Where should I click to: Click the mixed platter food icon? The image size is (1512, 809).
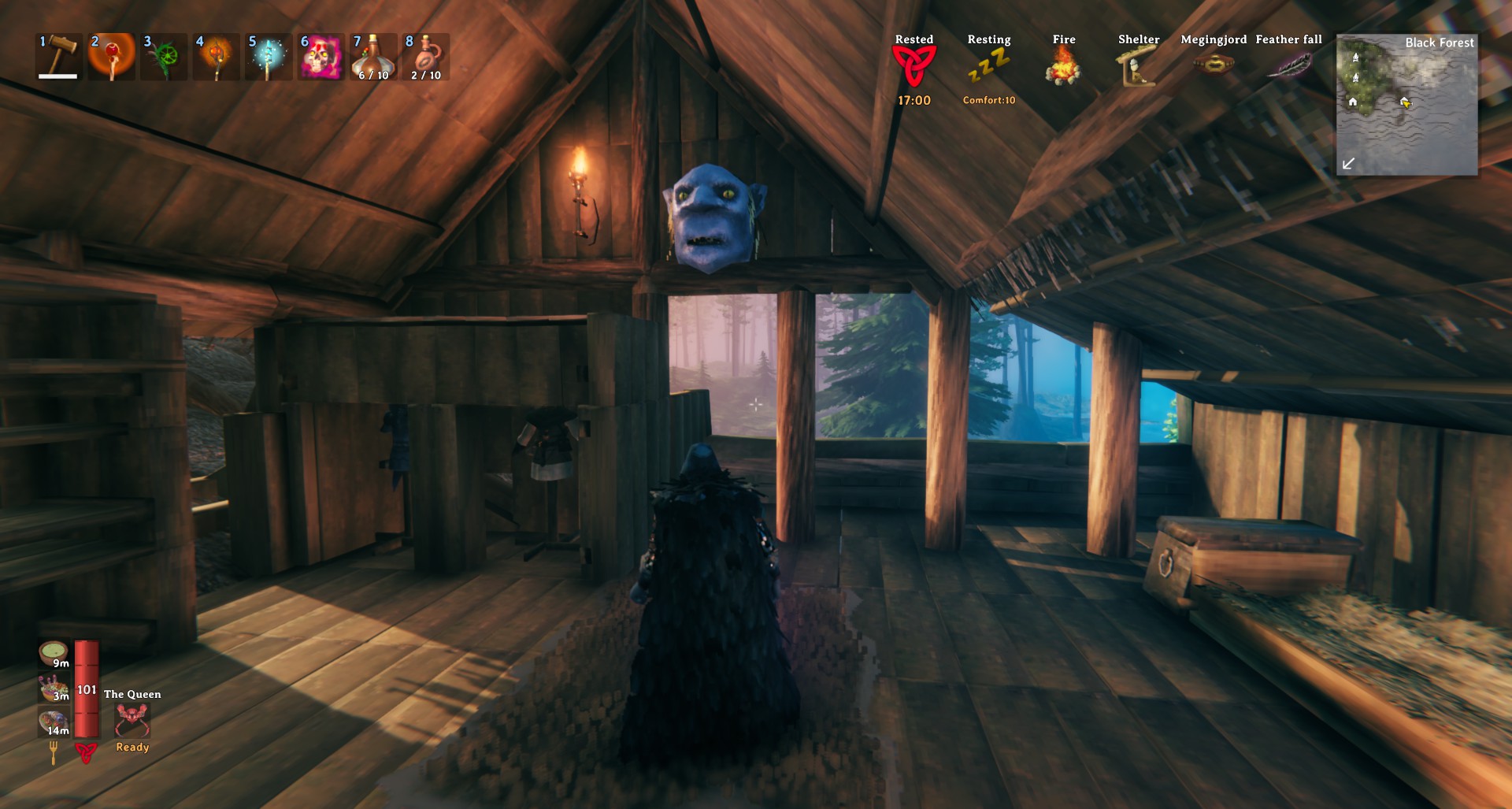54,721
